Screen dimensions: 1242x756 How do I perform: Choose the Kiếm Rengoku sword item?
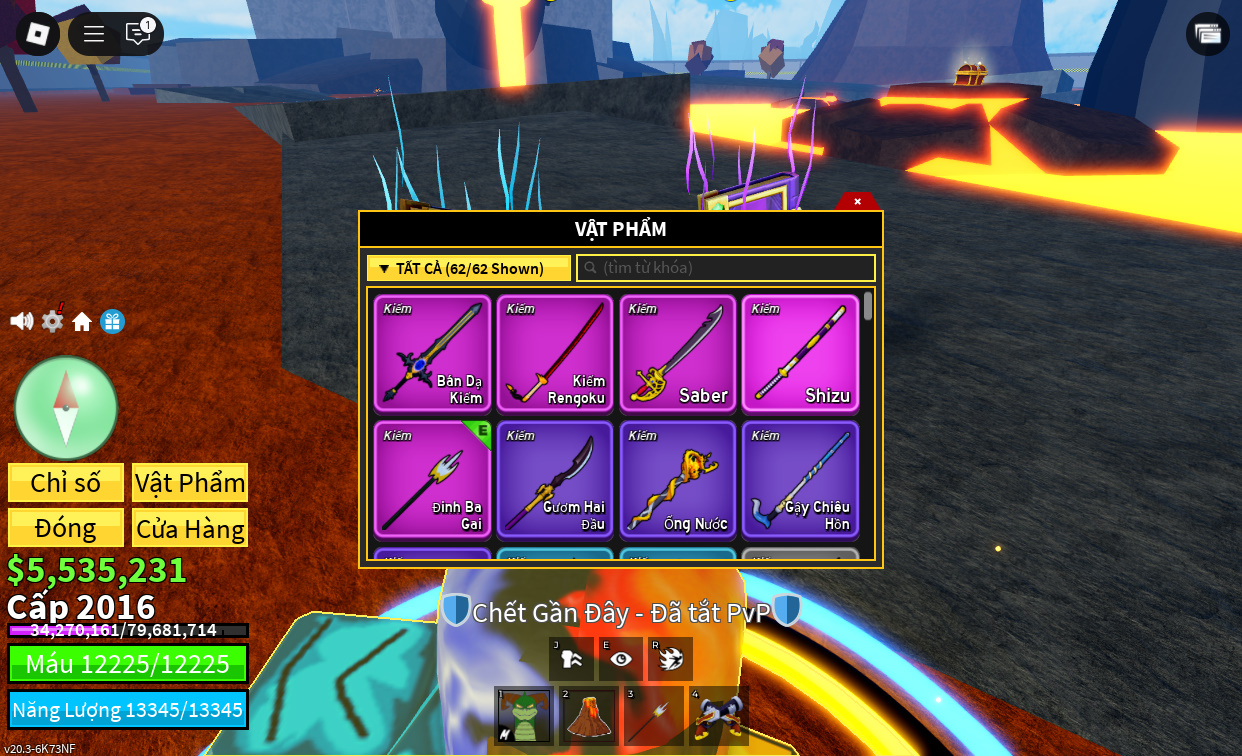coord(555,353)
